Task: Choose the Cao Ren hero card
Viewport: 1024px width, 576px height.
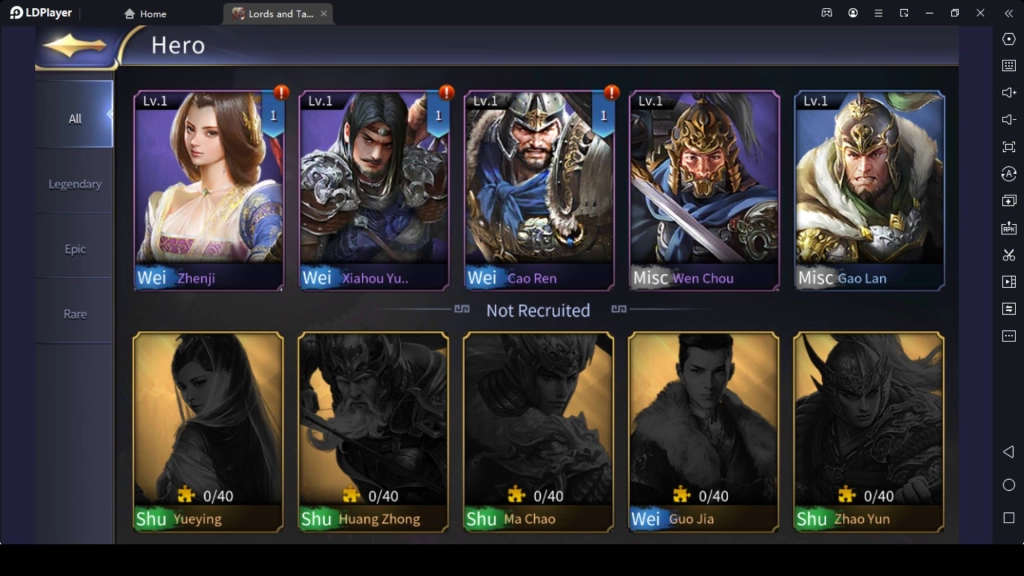Action: point(539,190)
